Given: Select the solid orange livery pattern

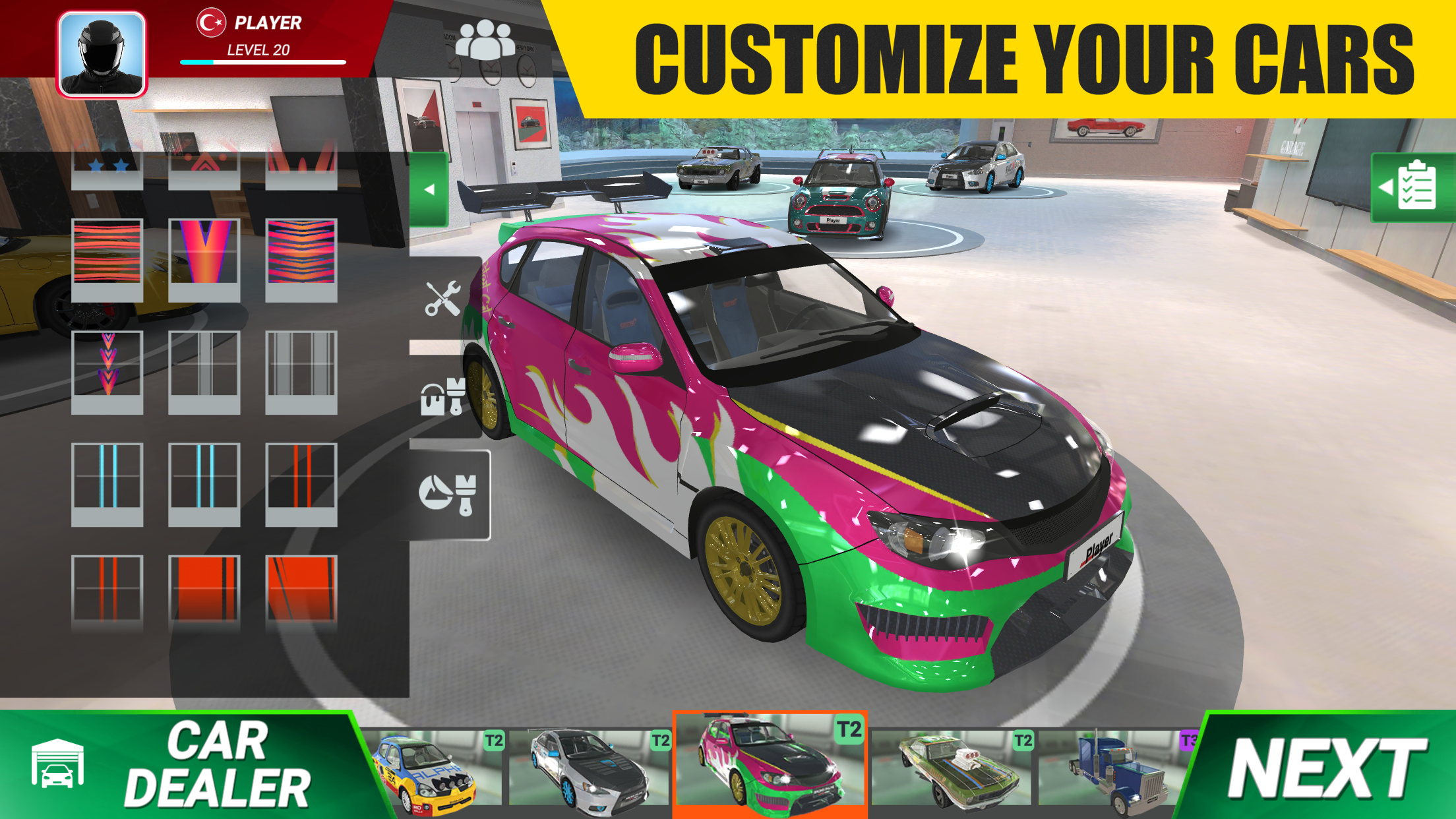Looking at the screenshot, I should point(203,586).
